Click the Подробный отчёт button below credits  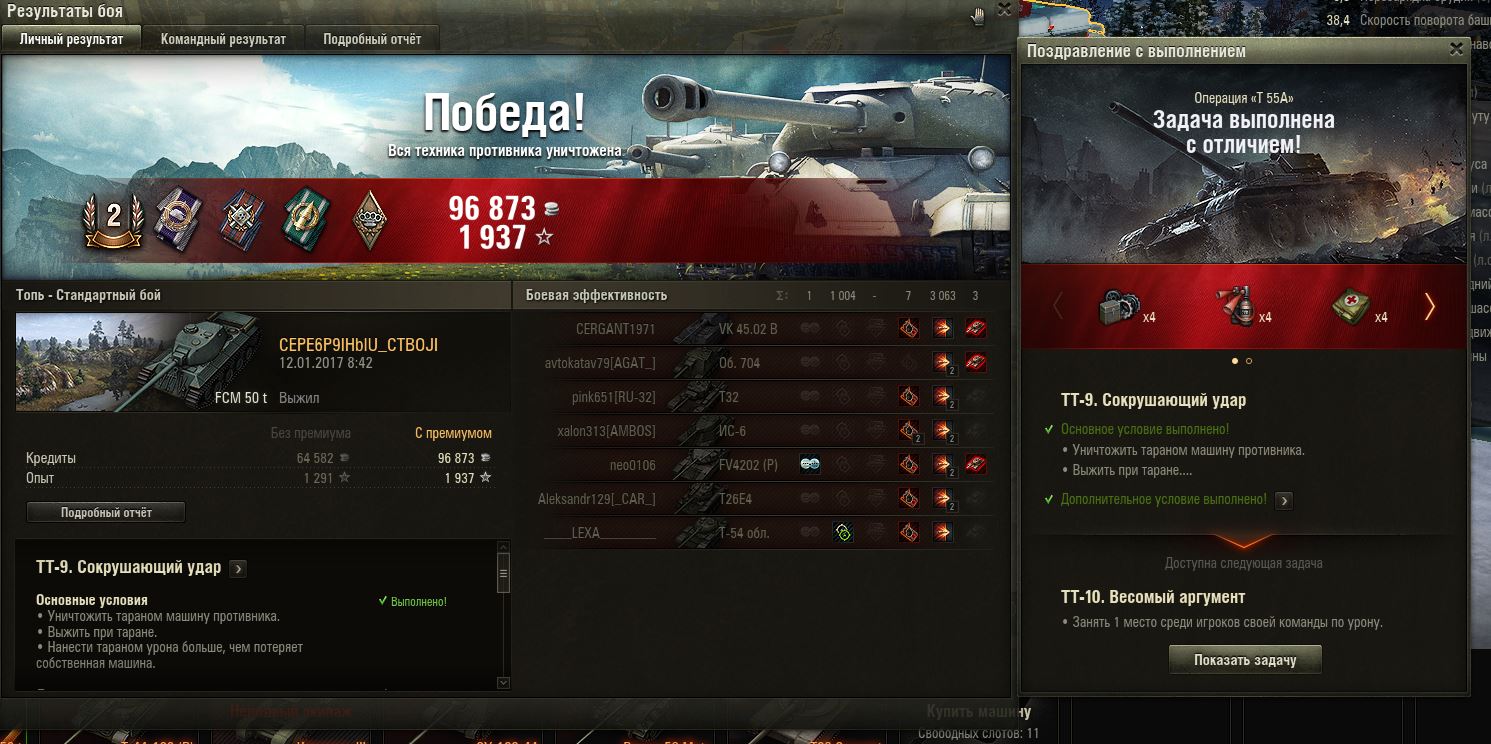(106, 512)
